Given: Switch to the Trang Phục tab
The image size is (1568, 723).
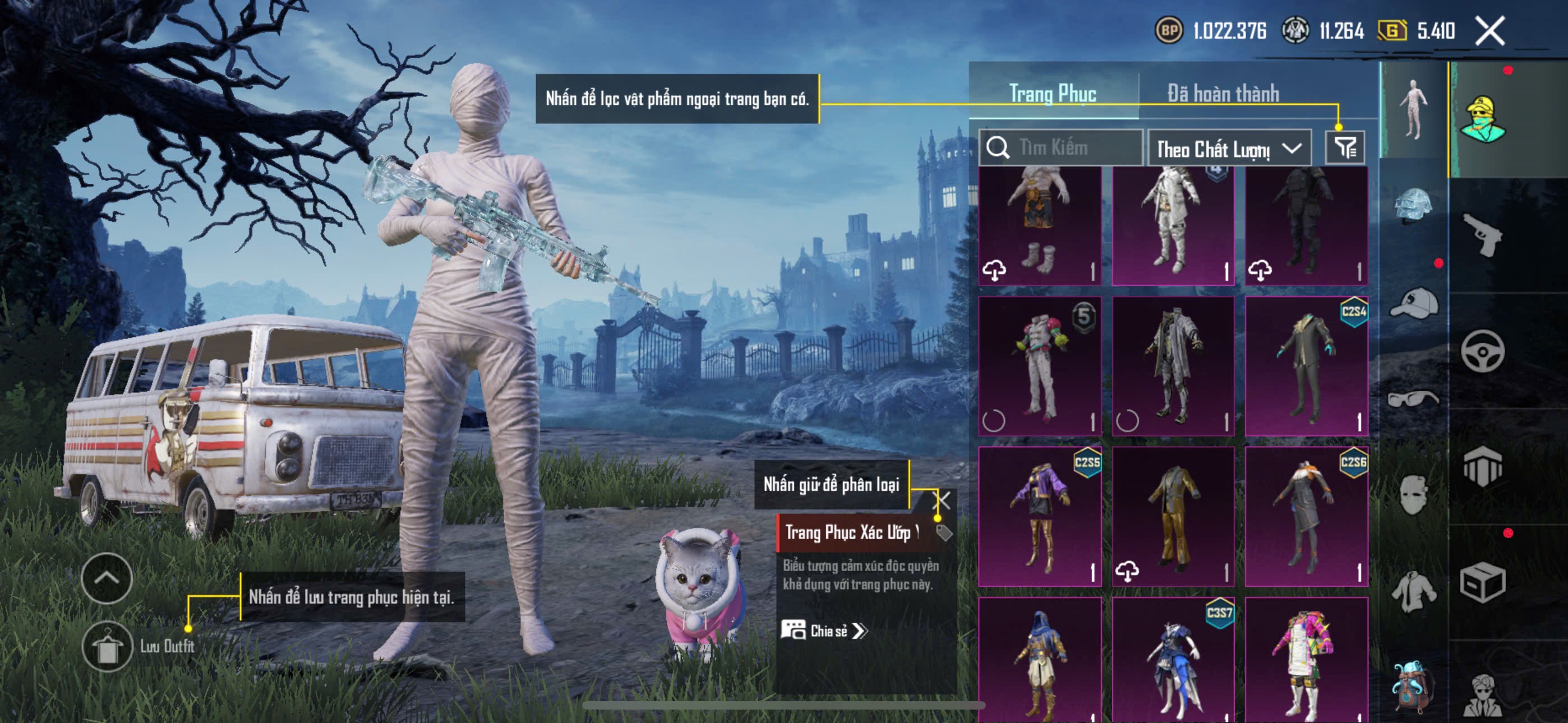Looking at the screenshot, I should tap(1053, 94).
